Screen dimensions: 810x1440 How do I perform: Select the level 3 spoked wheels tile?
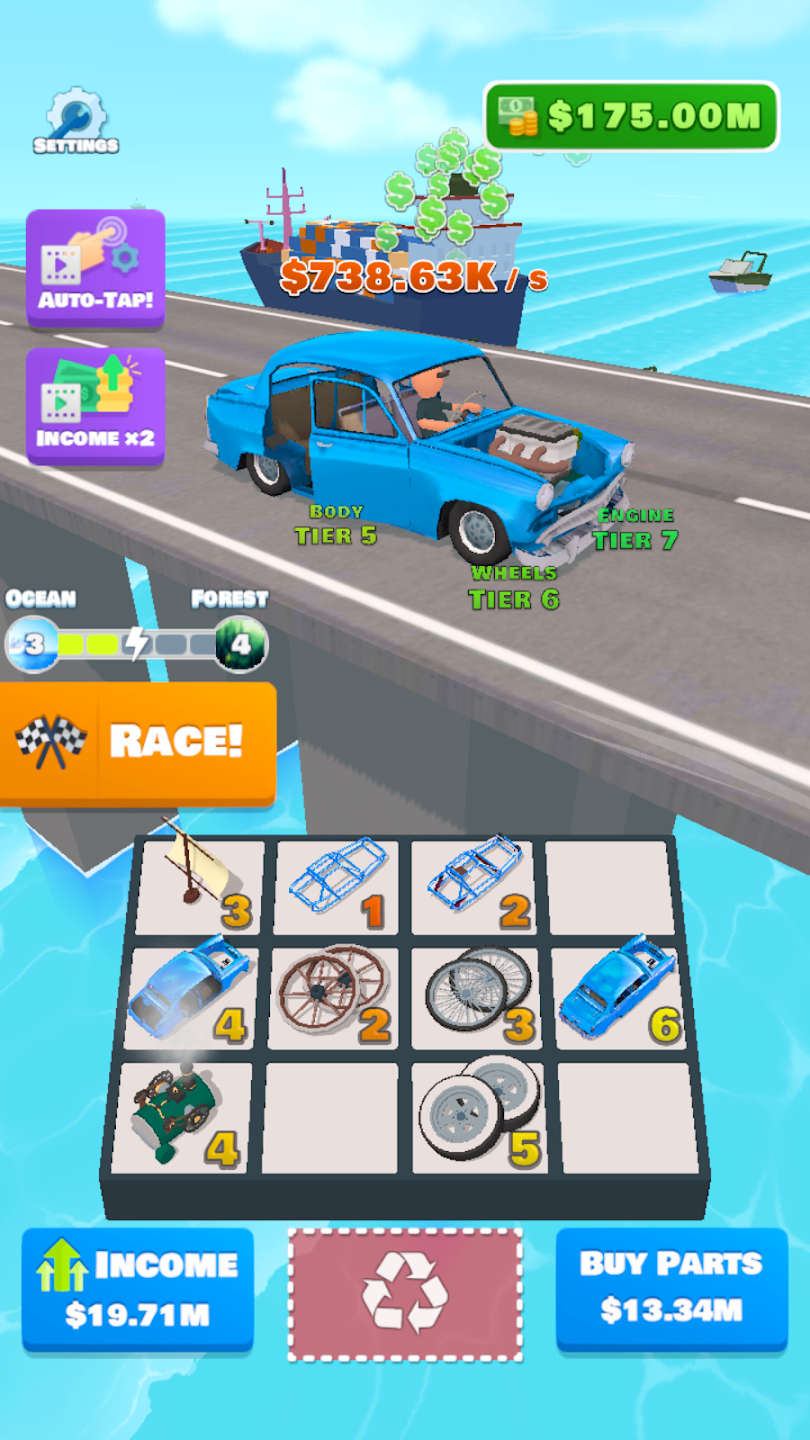click(475, 996)
